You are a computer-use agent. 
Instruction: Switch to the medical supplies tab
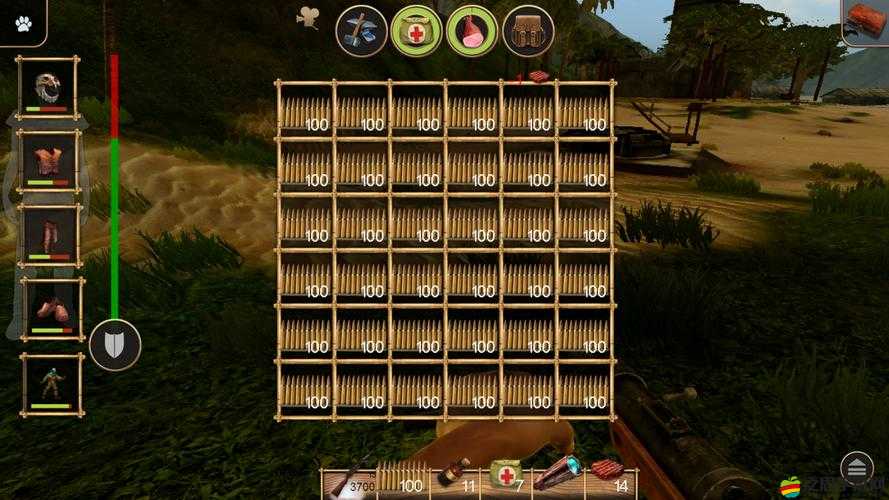(416, 30)
